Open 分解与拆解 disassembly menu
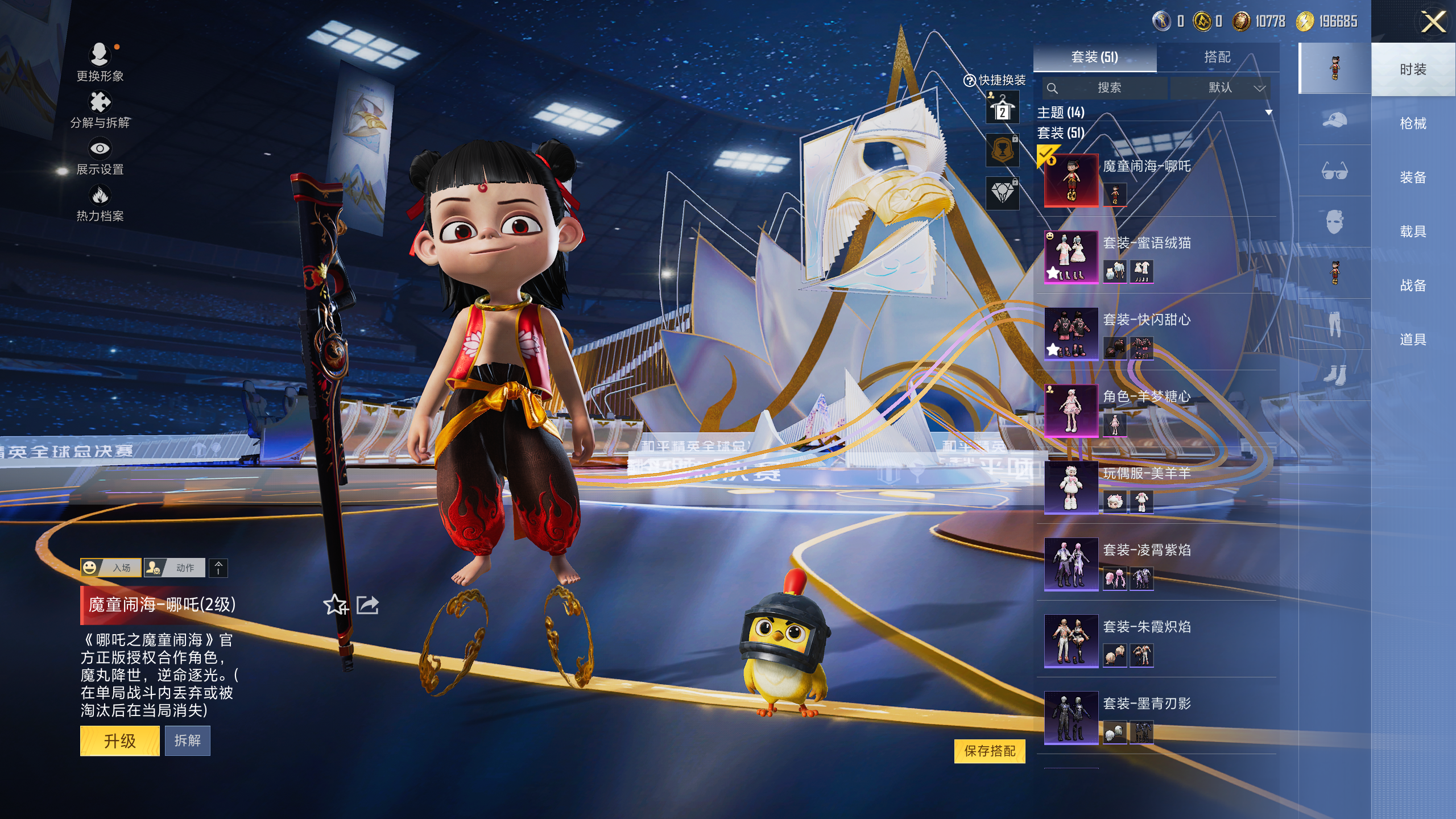The height and width of the screenshot is (819, 1456). (x=100, y=110)
